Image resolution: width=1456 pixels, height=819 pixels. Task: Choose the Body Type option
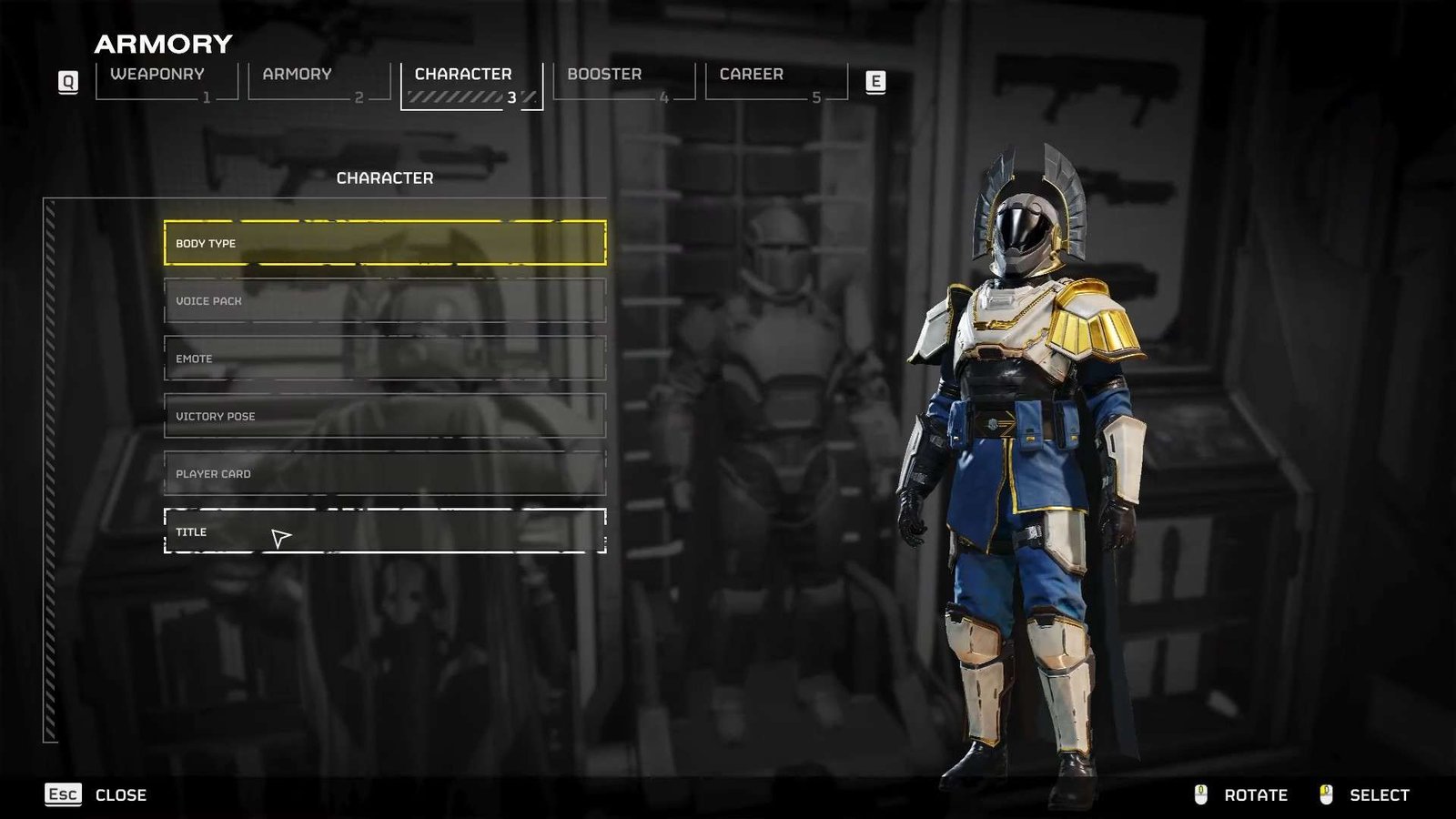click(384, 243)
